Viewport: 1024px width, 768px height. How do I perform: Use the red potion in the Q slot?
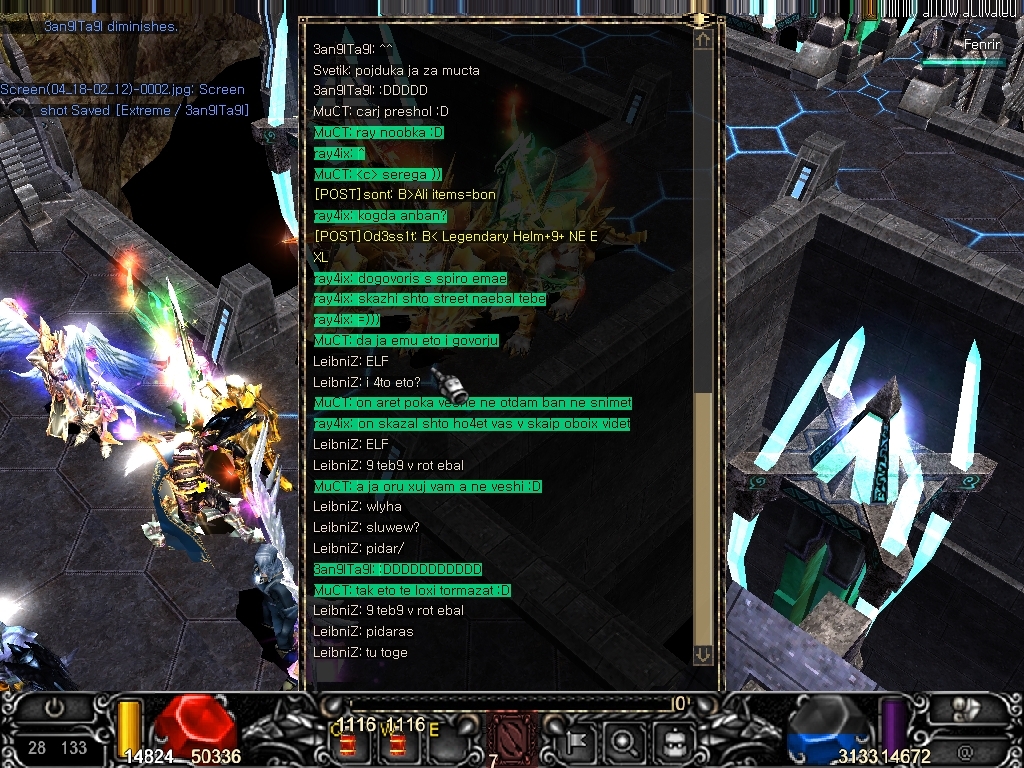click(350, 744)
